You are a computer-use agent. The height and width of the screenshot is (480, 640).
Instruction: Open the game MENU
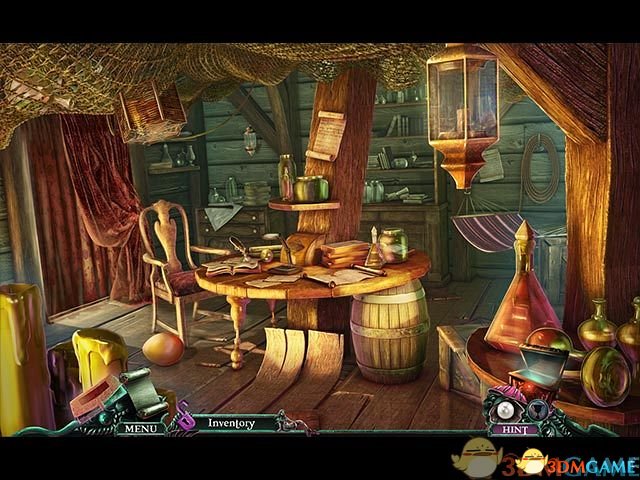(x=138, y=428)
